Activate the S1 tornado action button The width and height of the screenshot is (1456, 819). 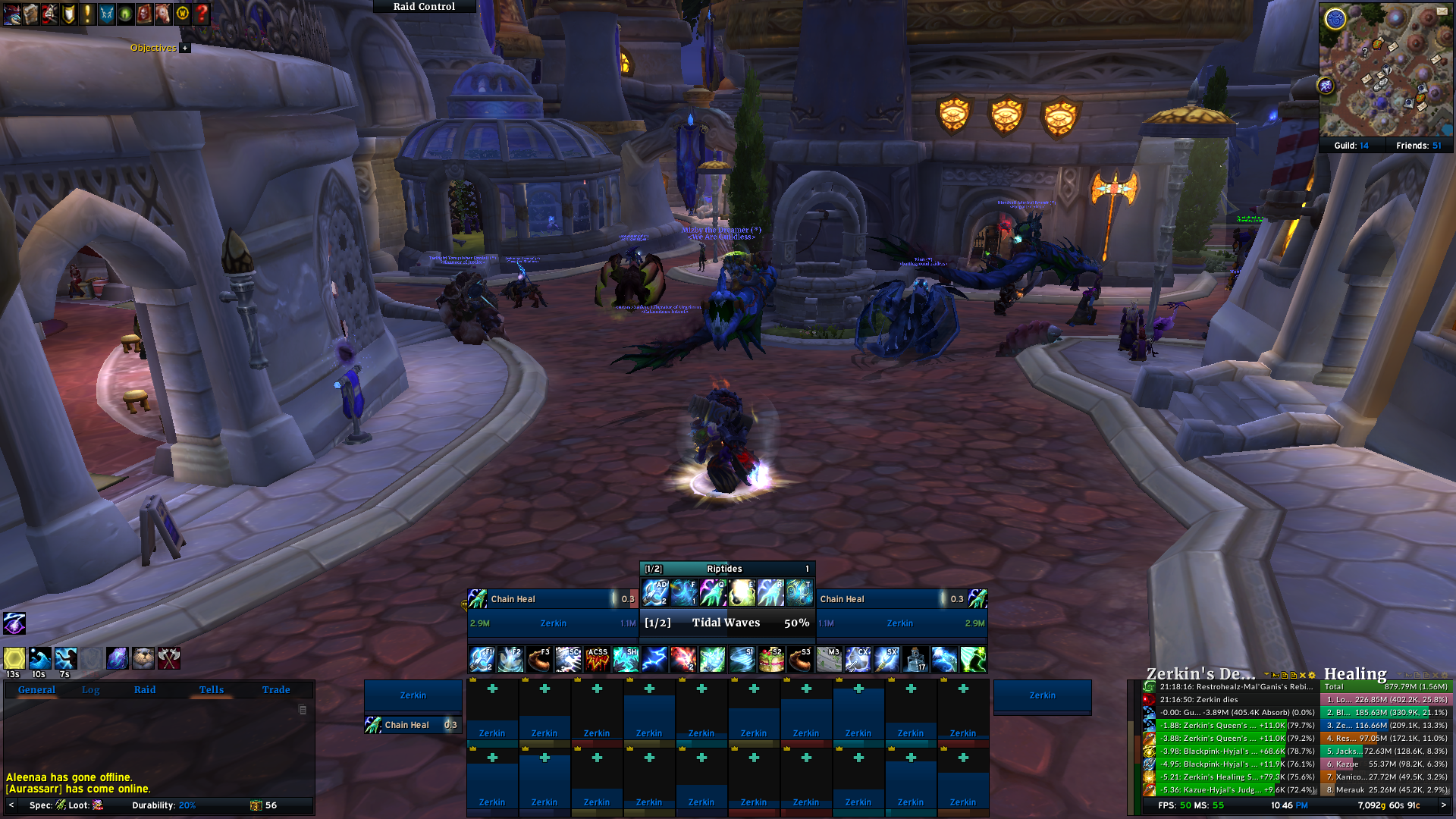pyautogui.click(x=744, y=658)
